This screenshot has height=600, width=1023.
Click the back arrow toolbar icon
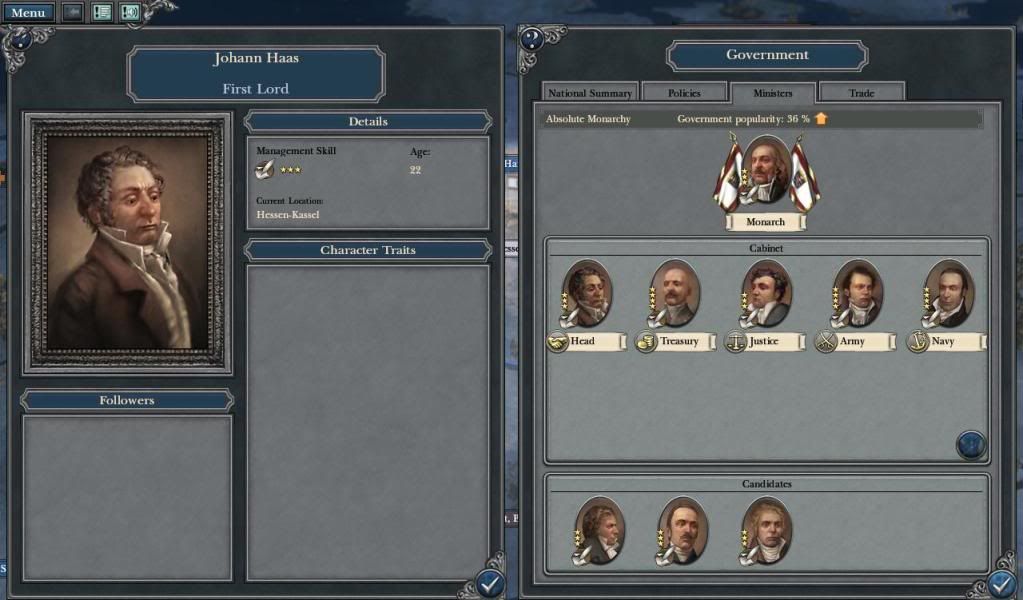click(x=73, y=13)
